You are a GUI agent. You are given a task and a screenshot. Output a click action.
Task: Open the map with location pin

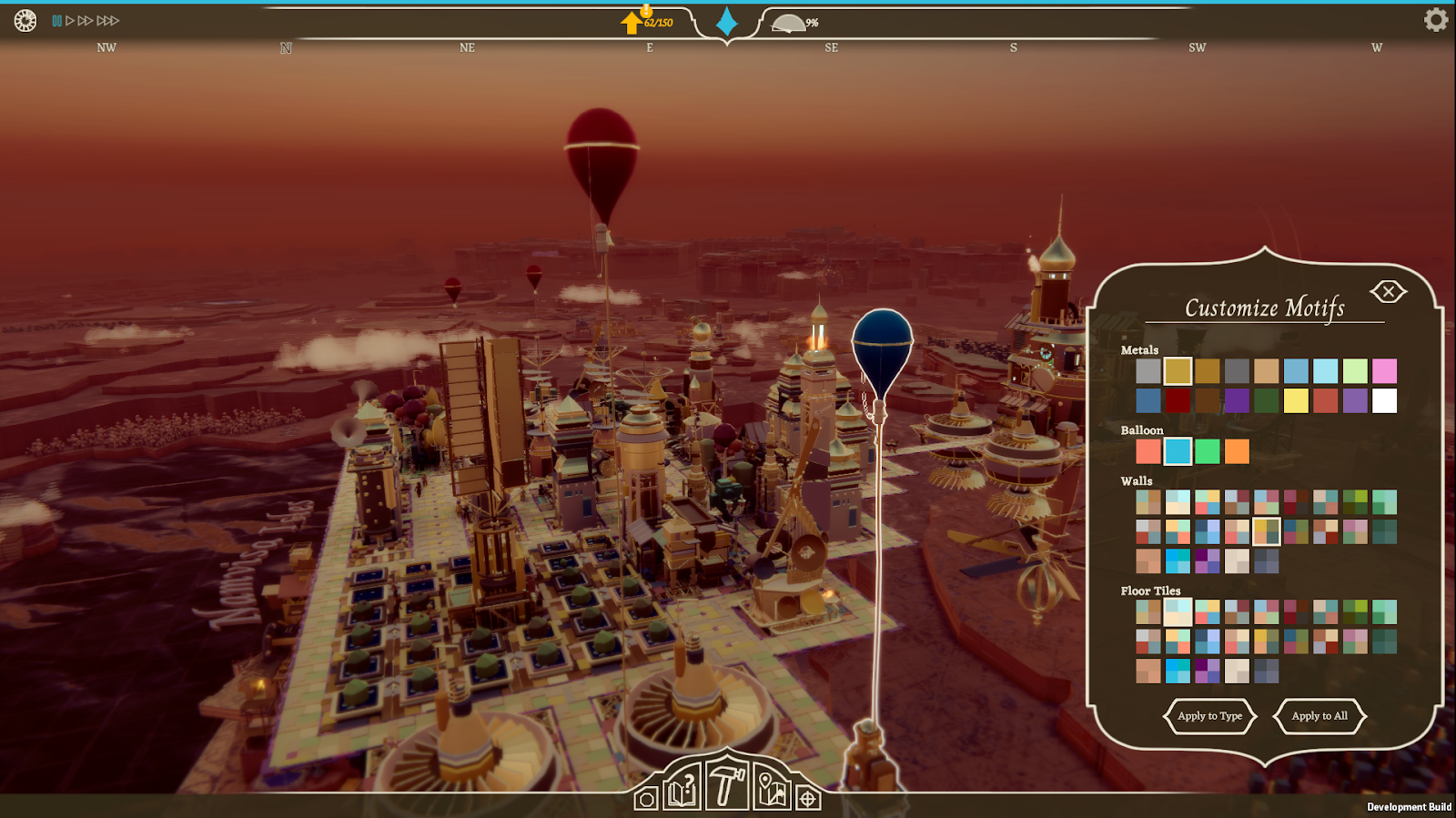tap(772, 788)
